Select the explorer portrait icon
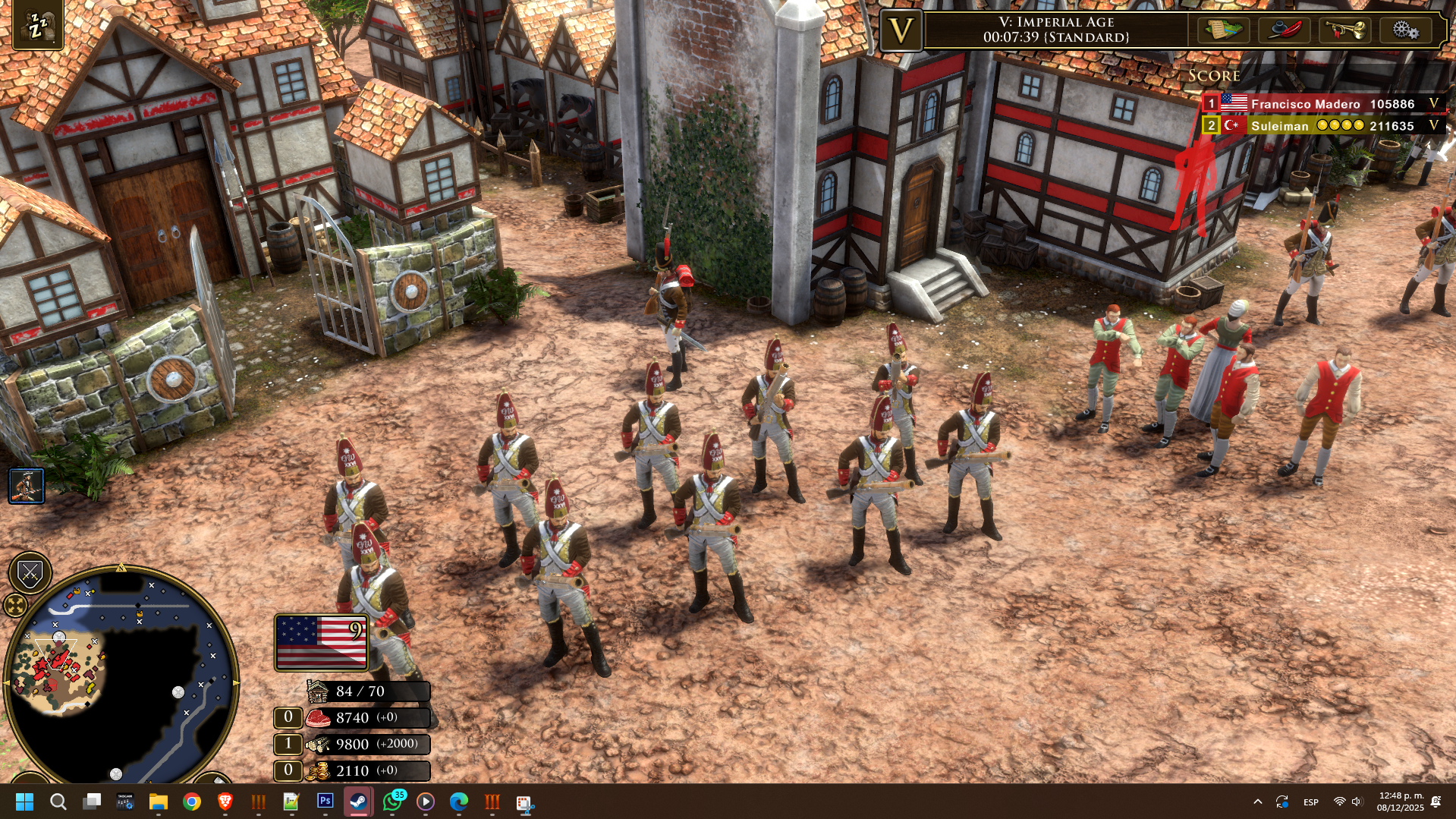 pyautogui.click(x=27, y=486)
